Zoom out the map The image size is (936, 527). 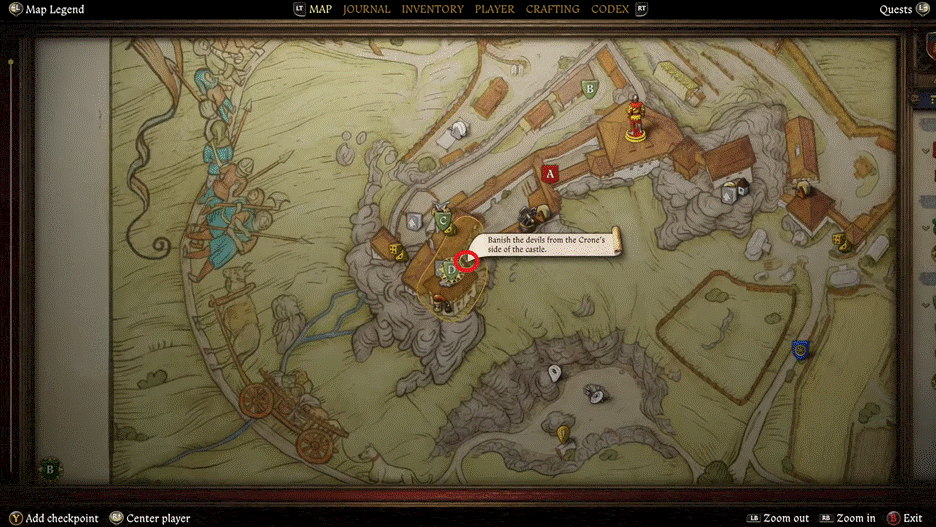point(785,518)
